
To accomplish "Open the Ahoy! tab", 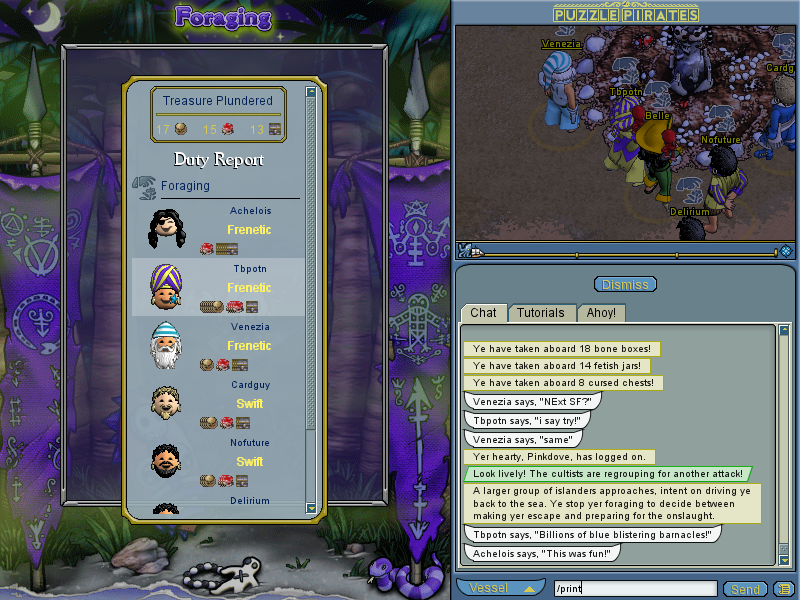I will pos(601,313).
